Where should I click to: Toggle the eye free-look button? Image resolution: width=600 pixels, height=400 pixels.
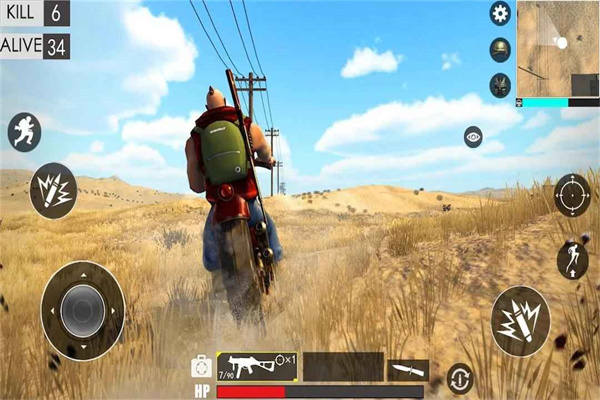coord(473,138)
